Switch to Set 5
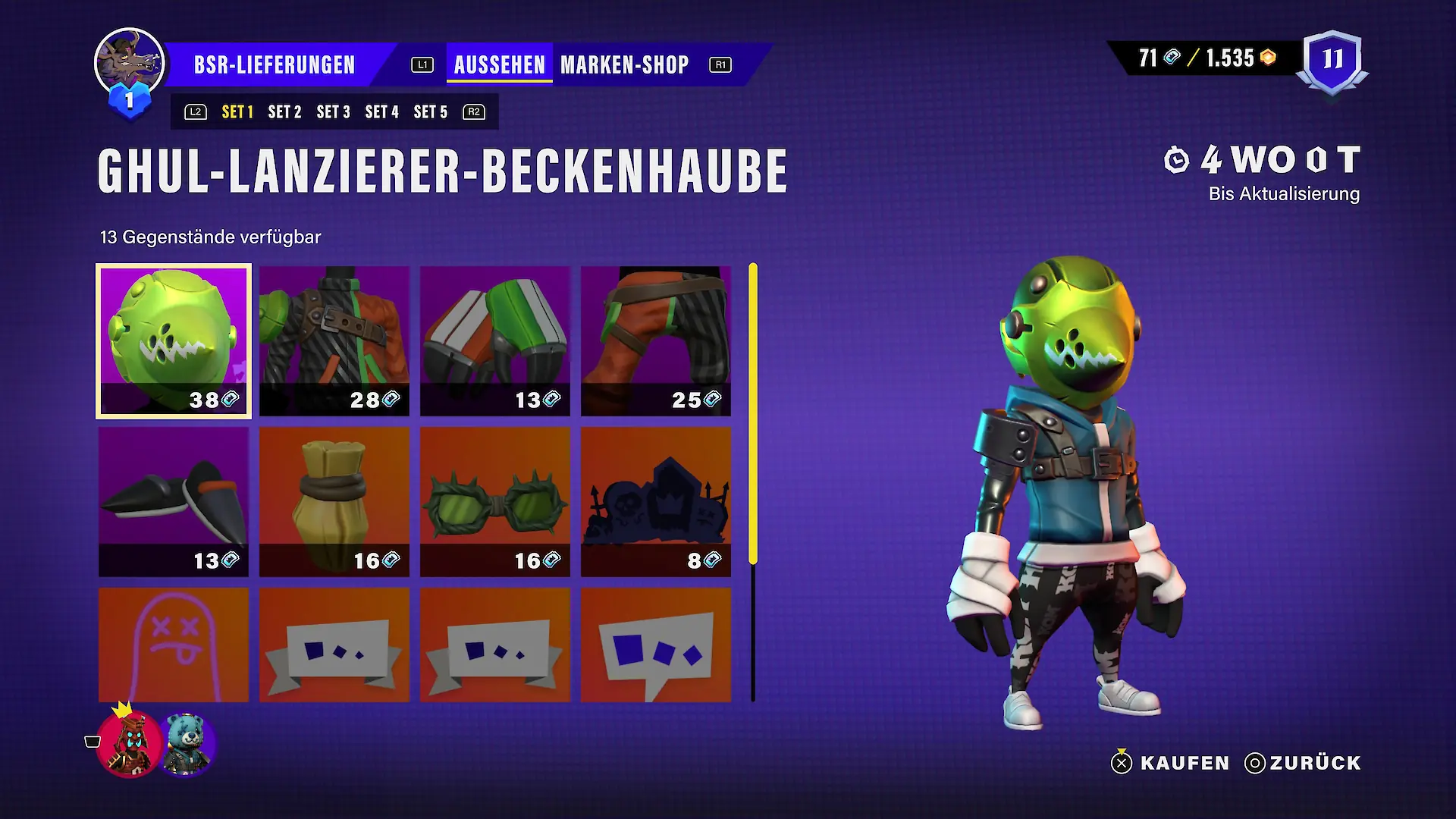Screen dimensions: 1456x819 pyautogui.click(x=430, y=112)
